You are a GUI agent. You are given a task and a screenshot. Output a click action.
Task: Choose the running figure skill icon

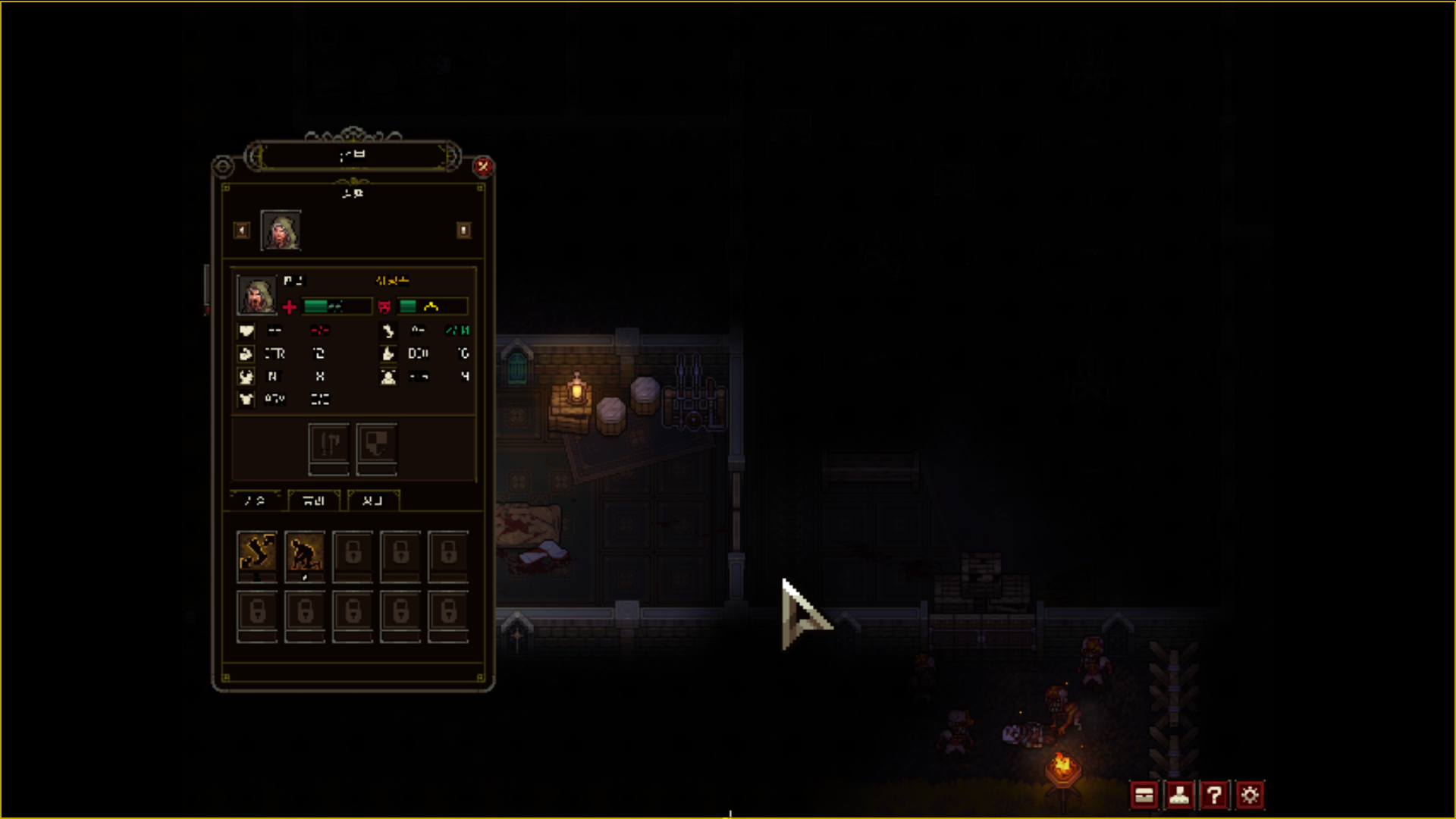click(257, 553)
